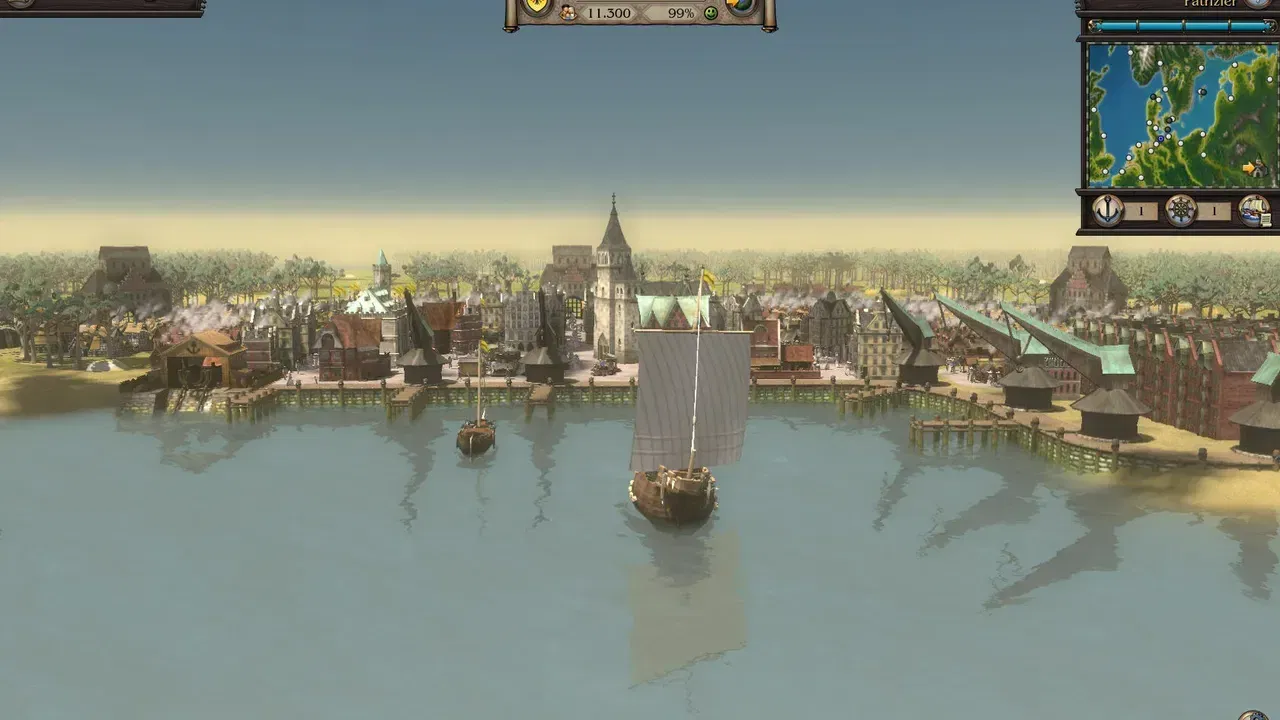Image resolution: width=1280 pixels, height=720 pixels.
Task: Click the green smiley satisfaction icon
Action: point(711,13)
